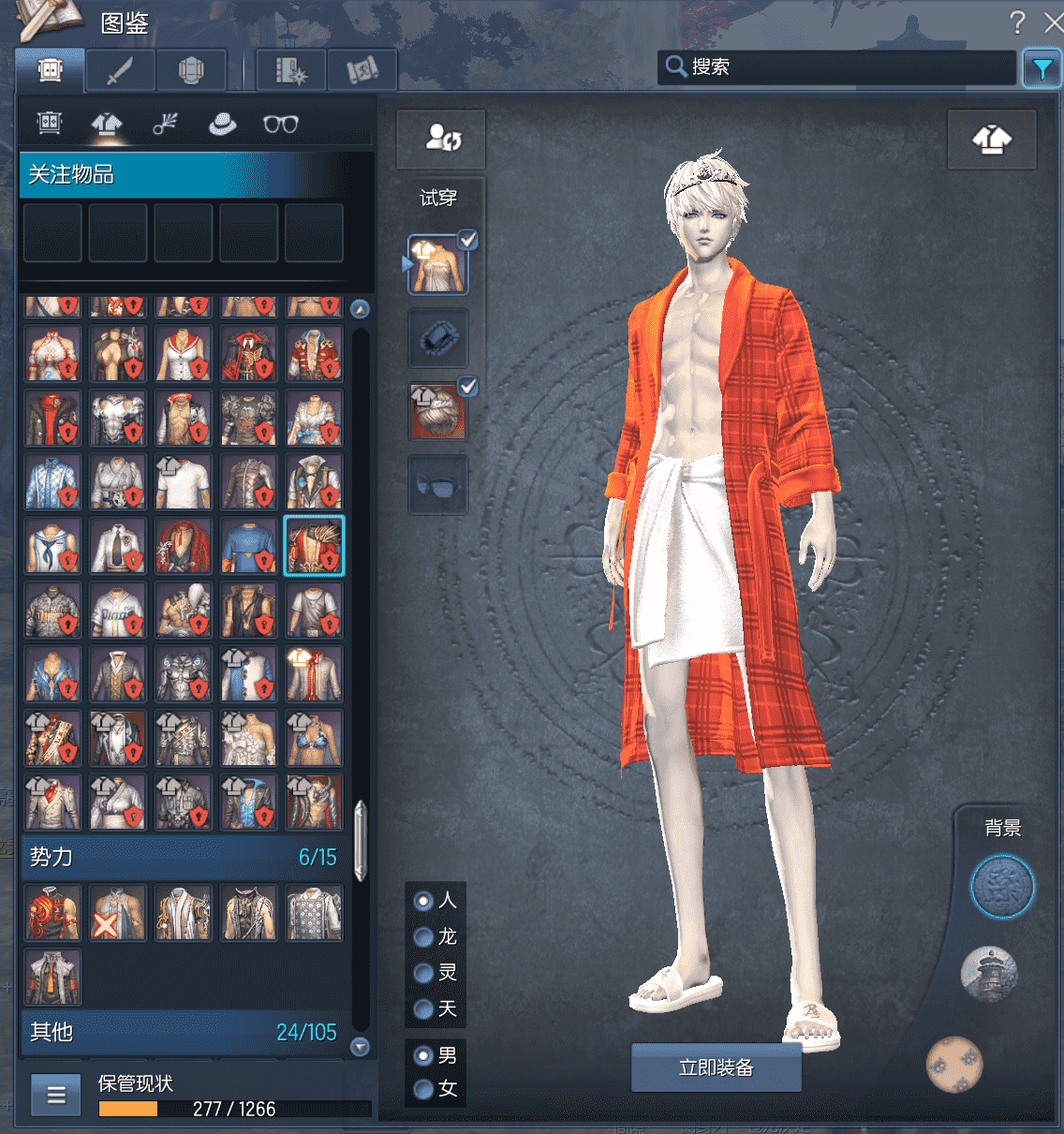Screen dimensions: 1064x1134
Task: Focus the 搜索 search field
Action: [x=843, y=67]
